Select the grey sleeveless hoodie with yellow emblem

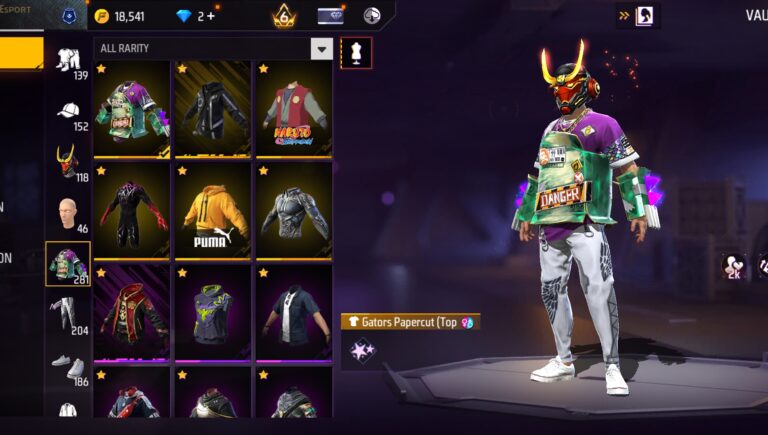click(212, 312)
